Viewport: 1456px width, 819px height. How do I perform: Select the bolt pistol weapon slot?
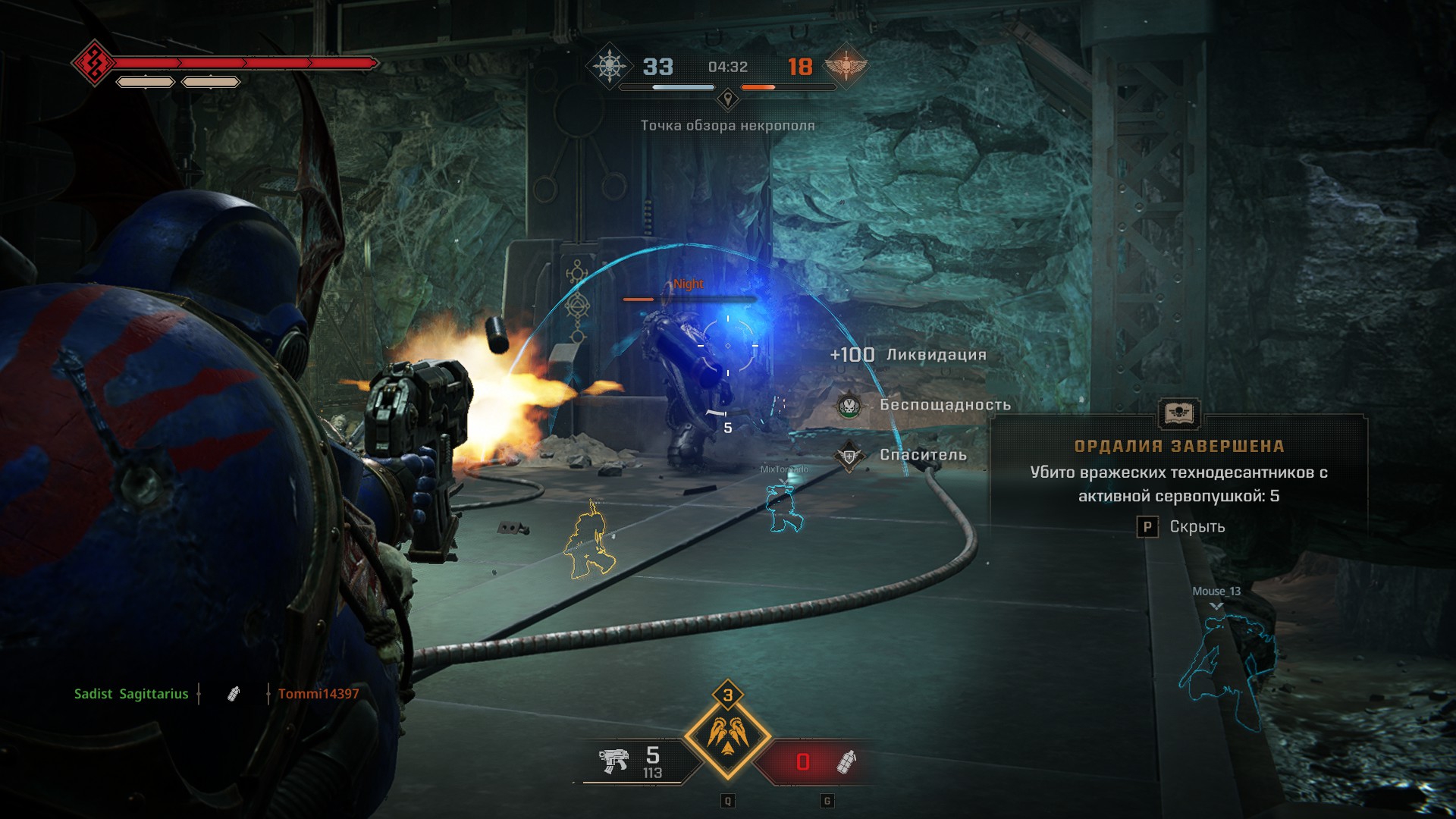613,761
